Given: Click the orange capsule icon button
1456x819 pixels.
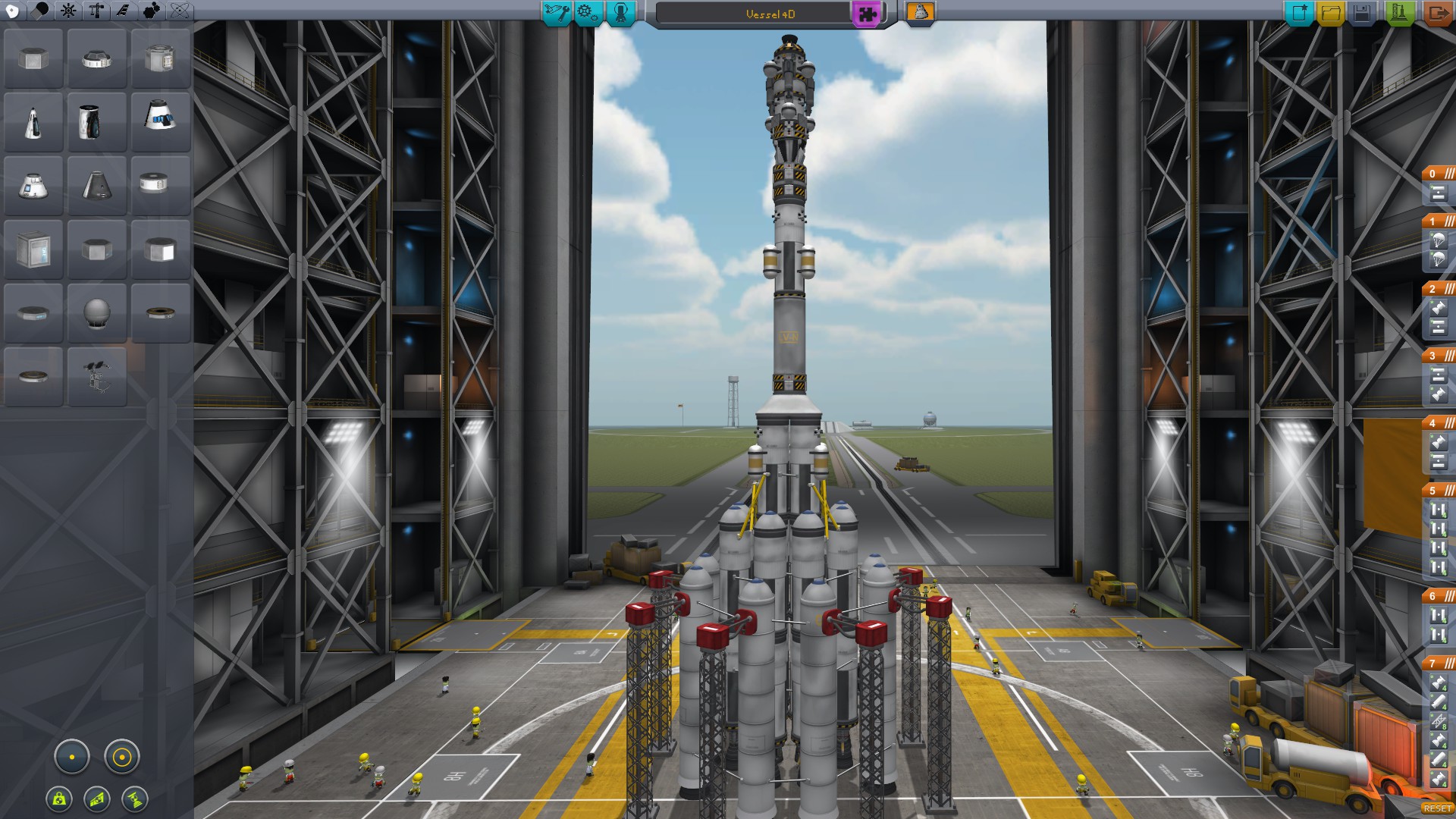Looking at the screenshot, I should point(920,12).
